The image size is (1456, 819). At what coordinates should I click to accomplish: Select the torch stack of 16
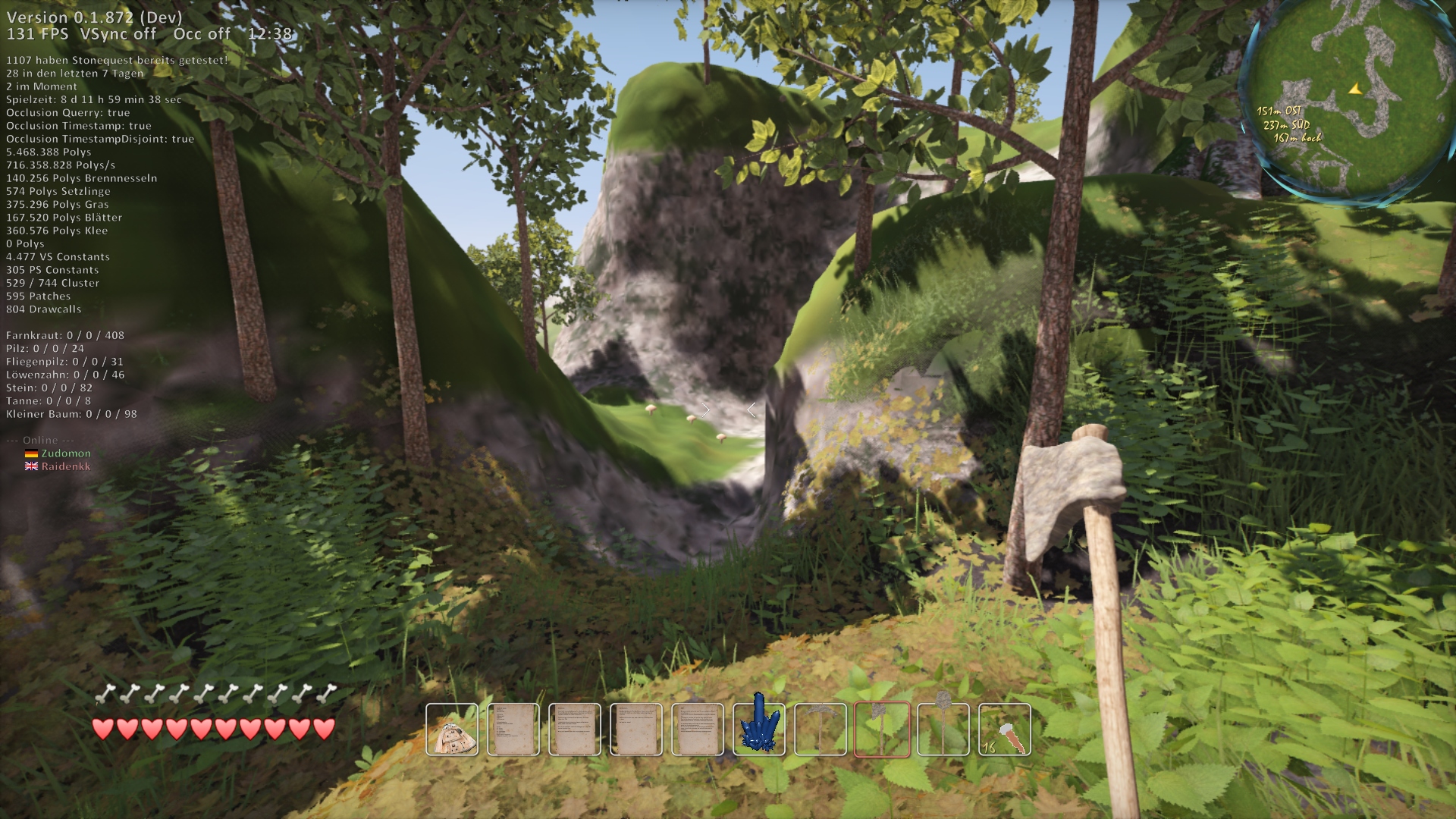[1005, 730]
